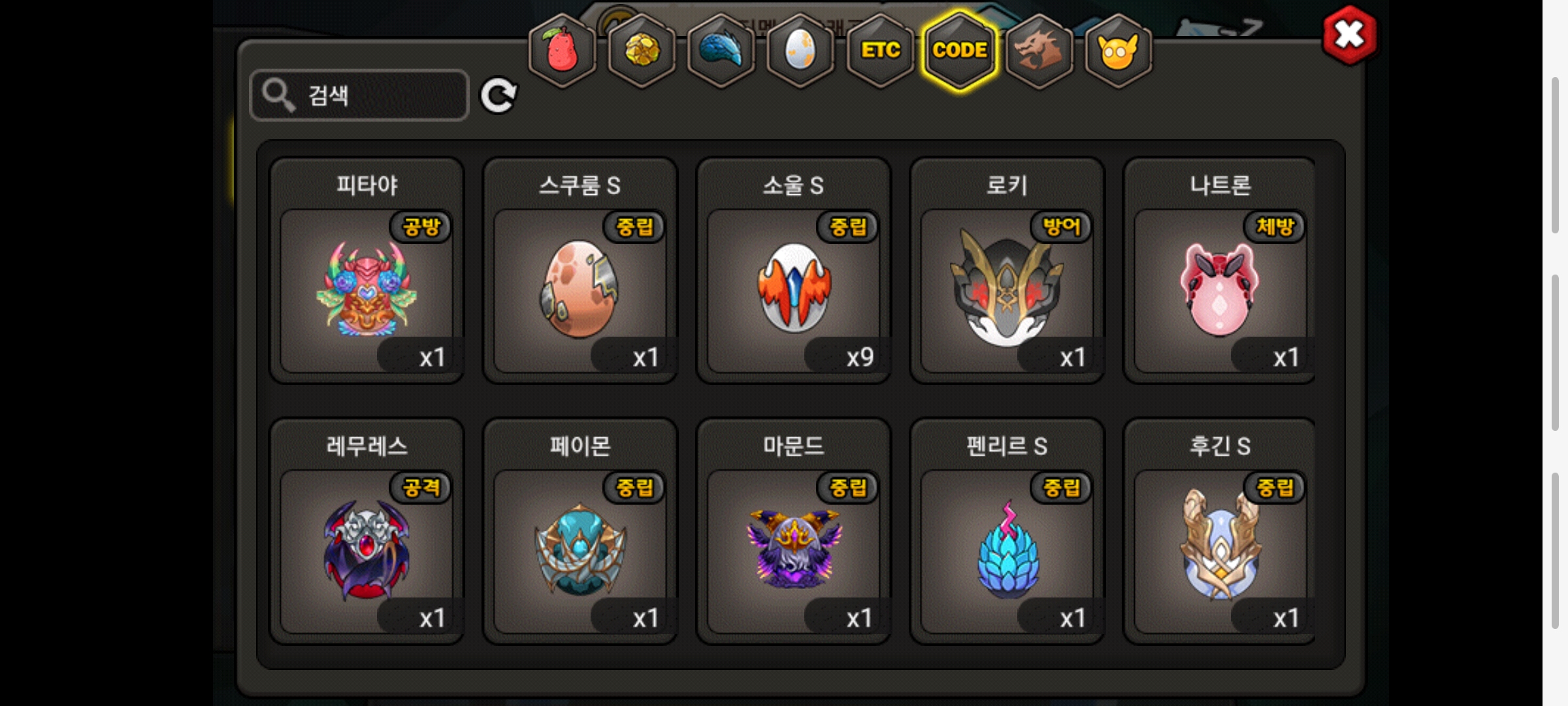
Task: Refresh the list with the circular arrow
Action: tap(498, 95)
